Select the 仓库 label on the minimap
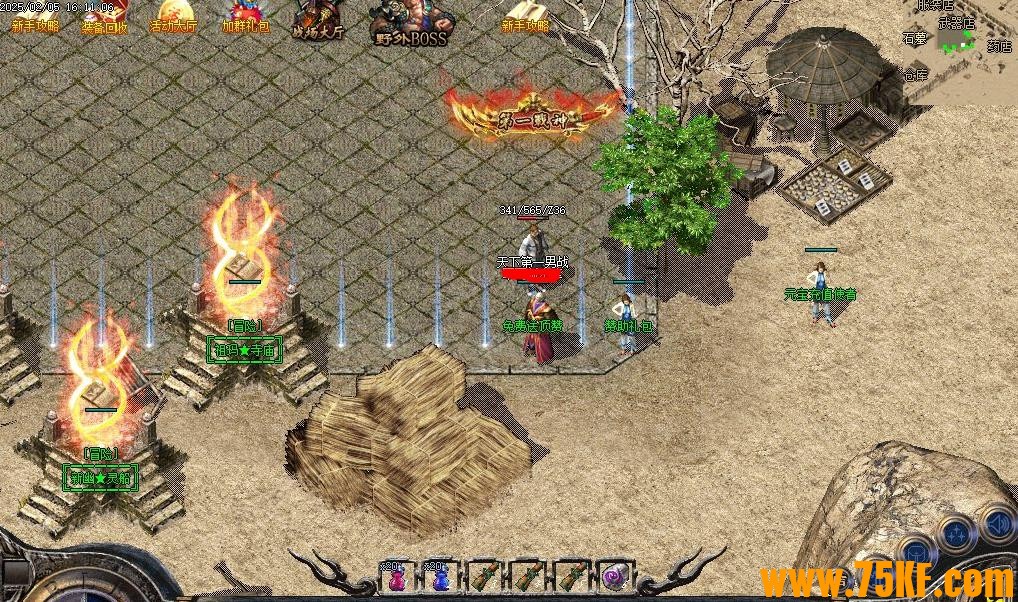The height and width of the screenshot is (602, 1018). pos(914,75)
